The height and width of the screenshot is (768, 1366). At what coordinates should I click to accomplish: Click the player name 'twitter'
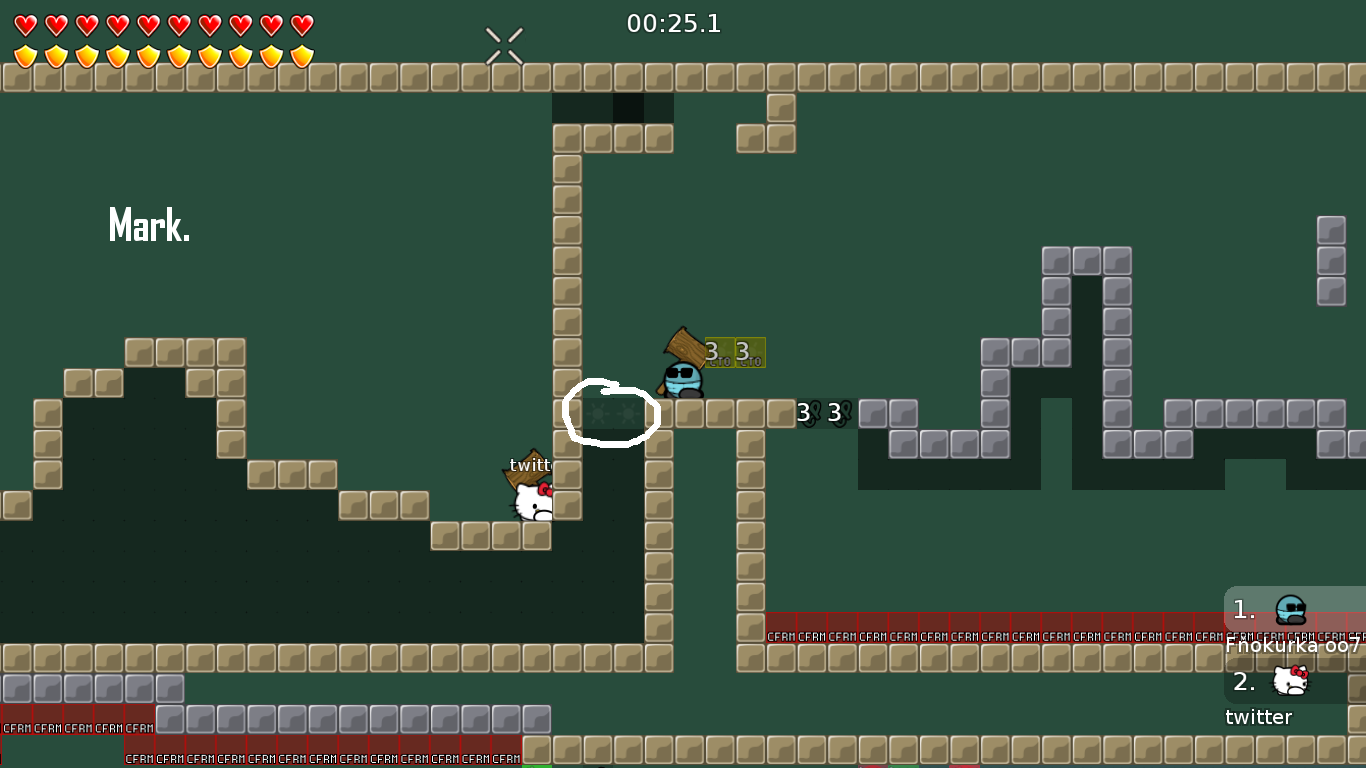(x=1259, y=717)
